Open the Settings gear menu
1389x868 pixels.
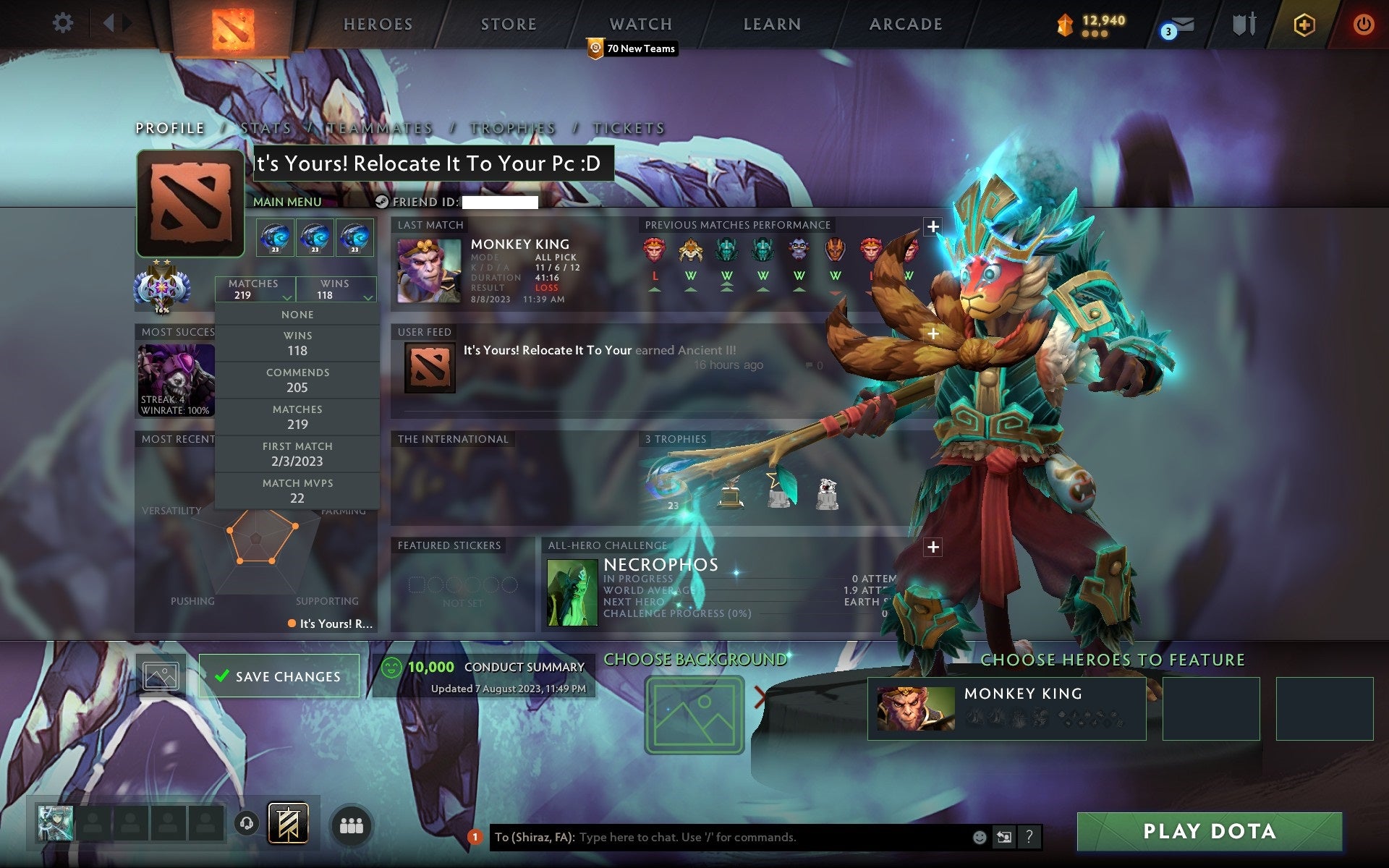pos(64,23)
